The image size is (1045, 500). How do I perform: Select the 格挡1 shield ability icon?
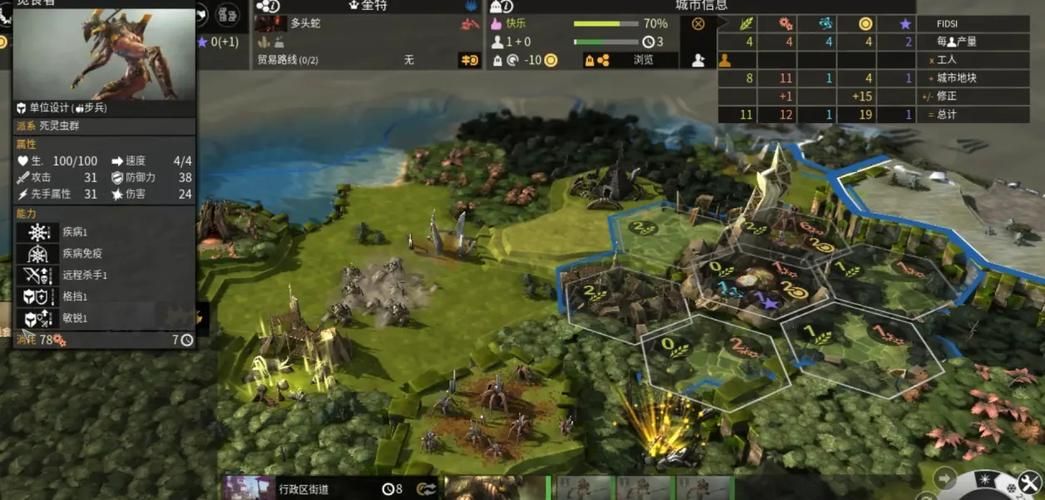click(40, 297)
